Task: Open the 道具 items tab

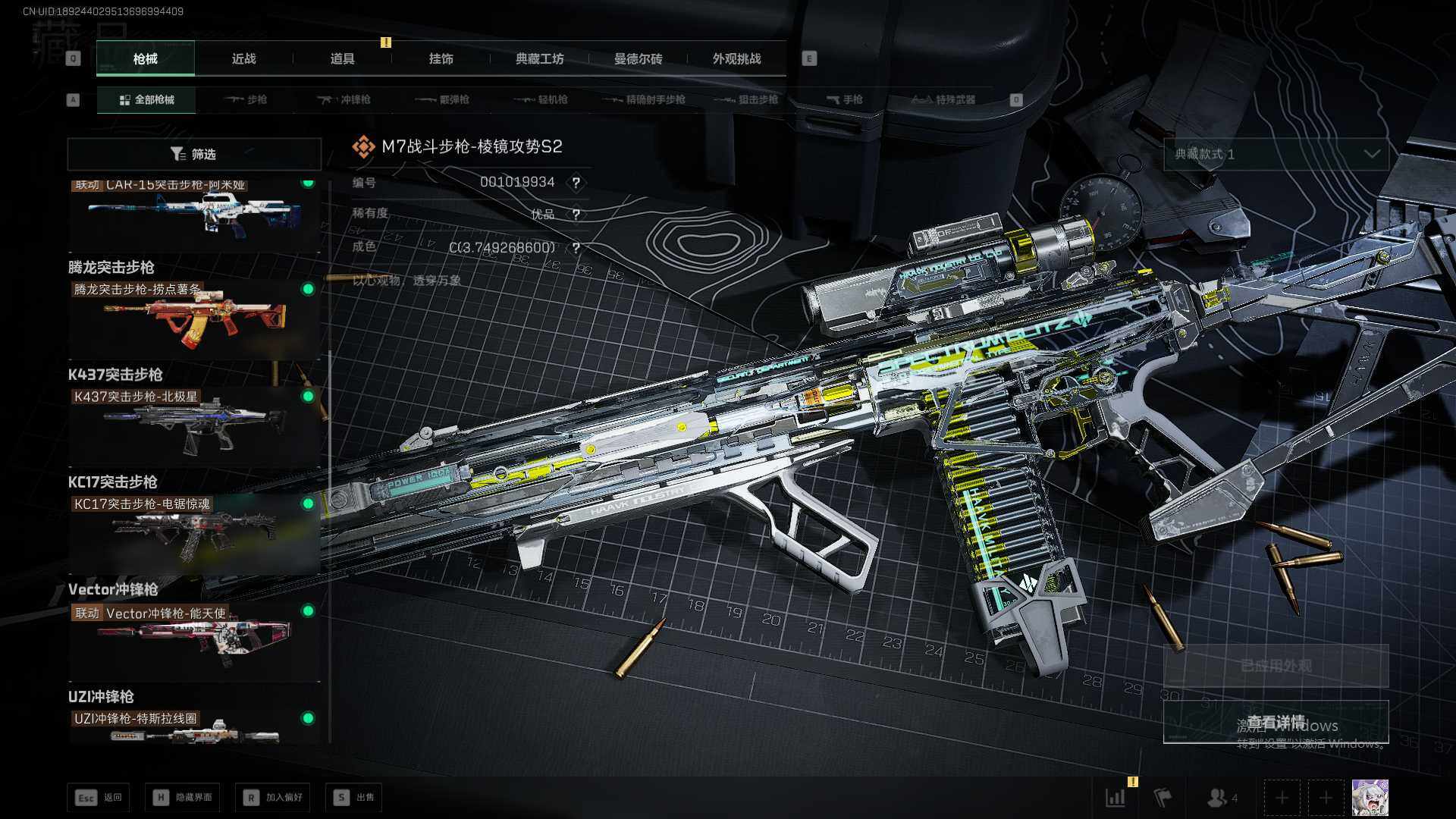Action: [x=342, y=58]
